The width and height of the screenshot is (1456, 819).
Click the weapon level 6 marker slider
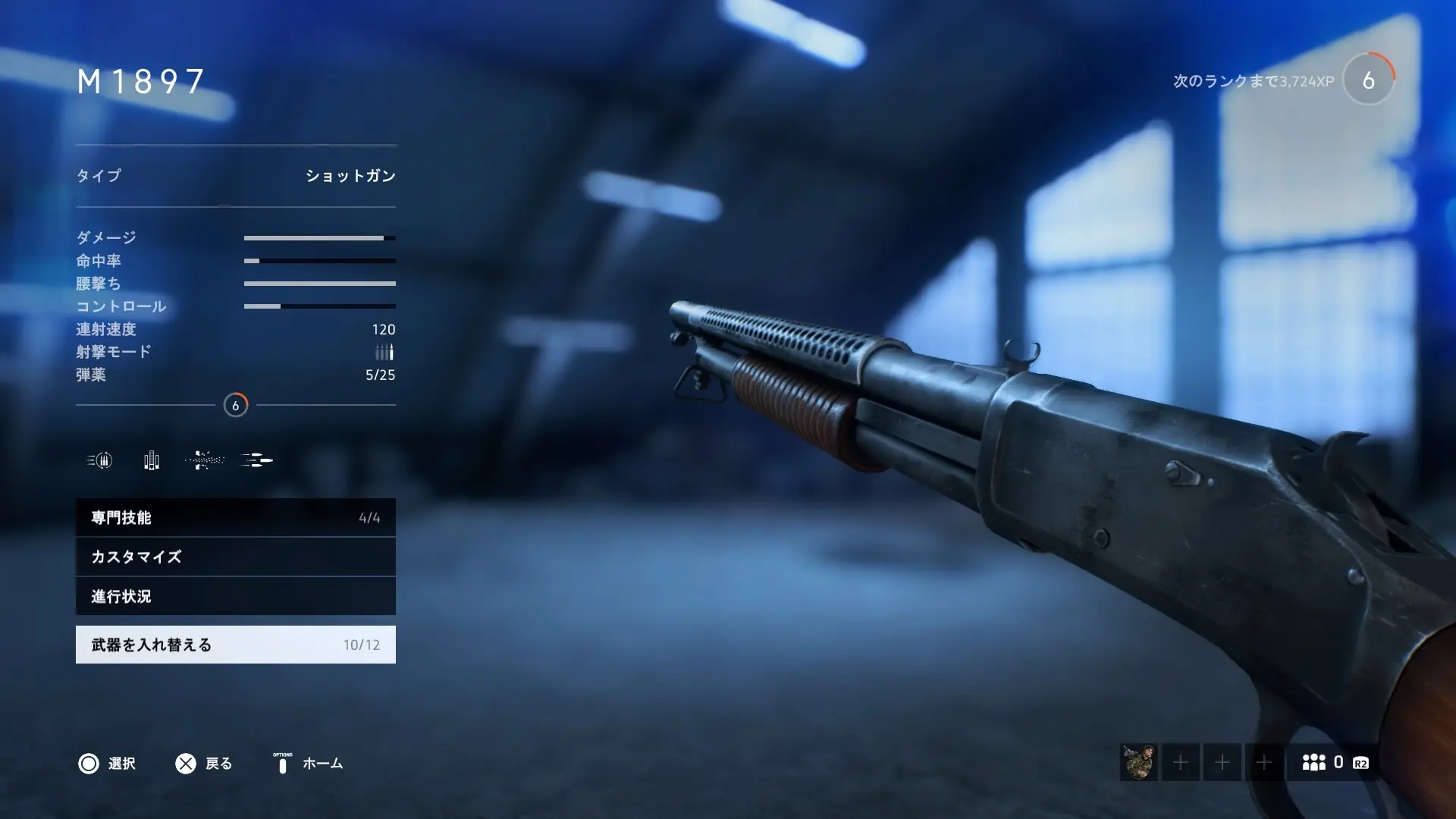[236, 406]
